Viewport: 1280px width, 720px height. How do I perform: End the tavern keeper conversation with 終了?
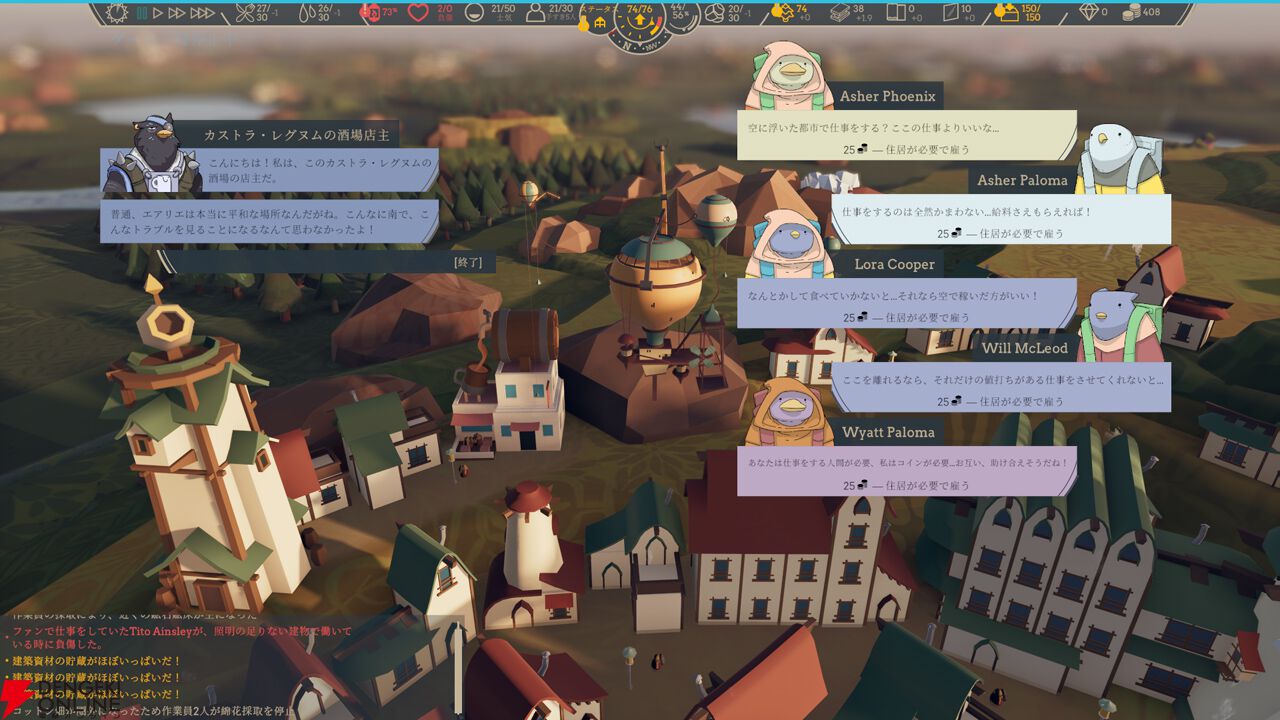point(468,262)
